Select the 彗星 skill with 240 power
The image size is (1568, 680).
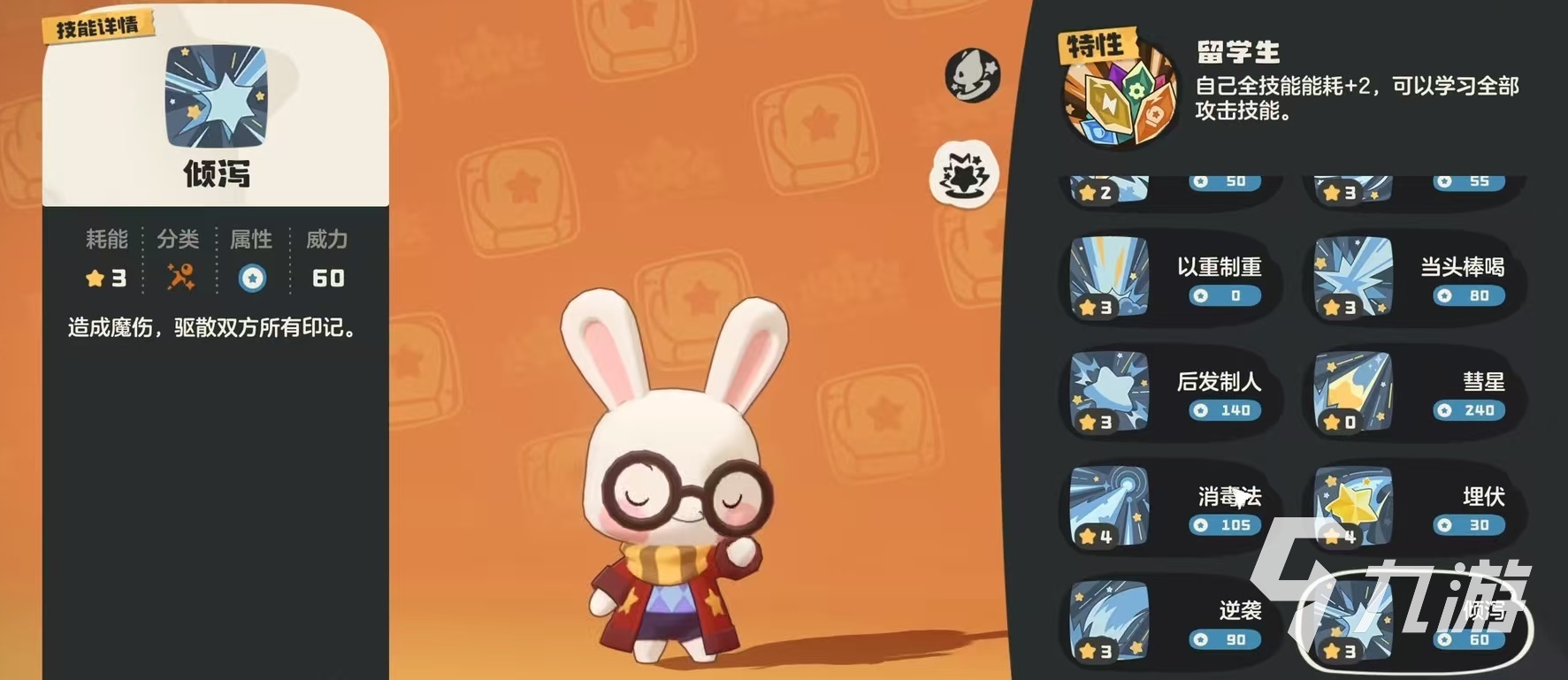click(x=1411, y=393)
